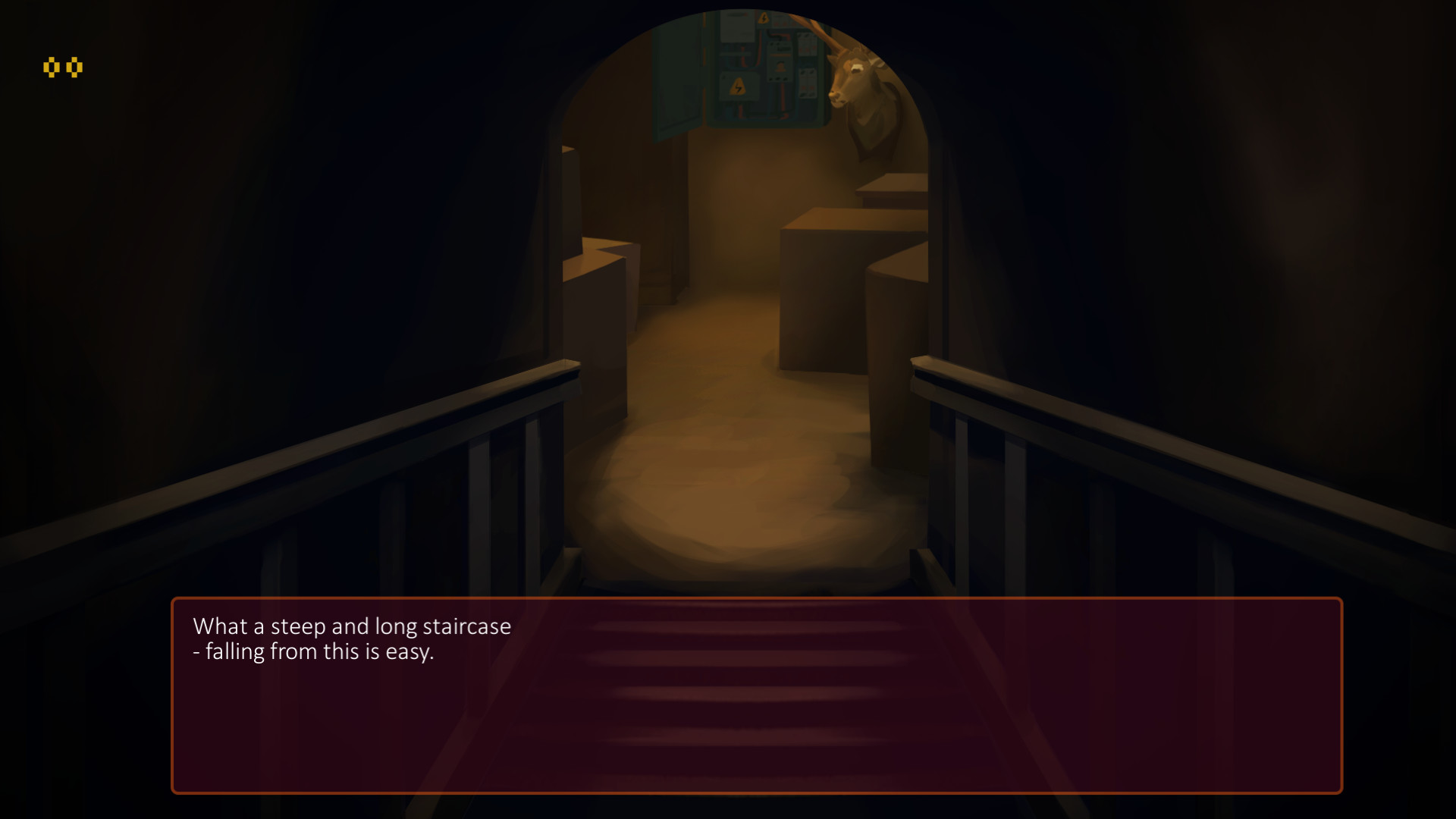Select the right yellow footprint icon top-left
1456x819 pixels.
click(74, 67)
